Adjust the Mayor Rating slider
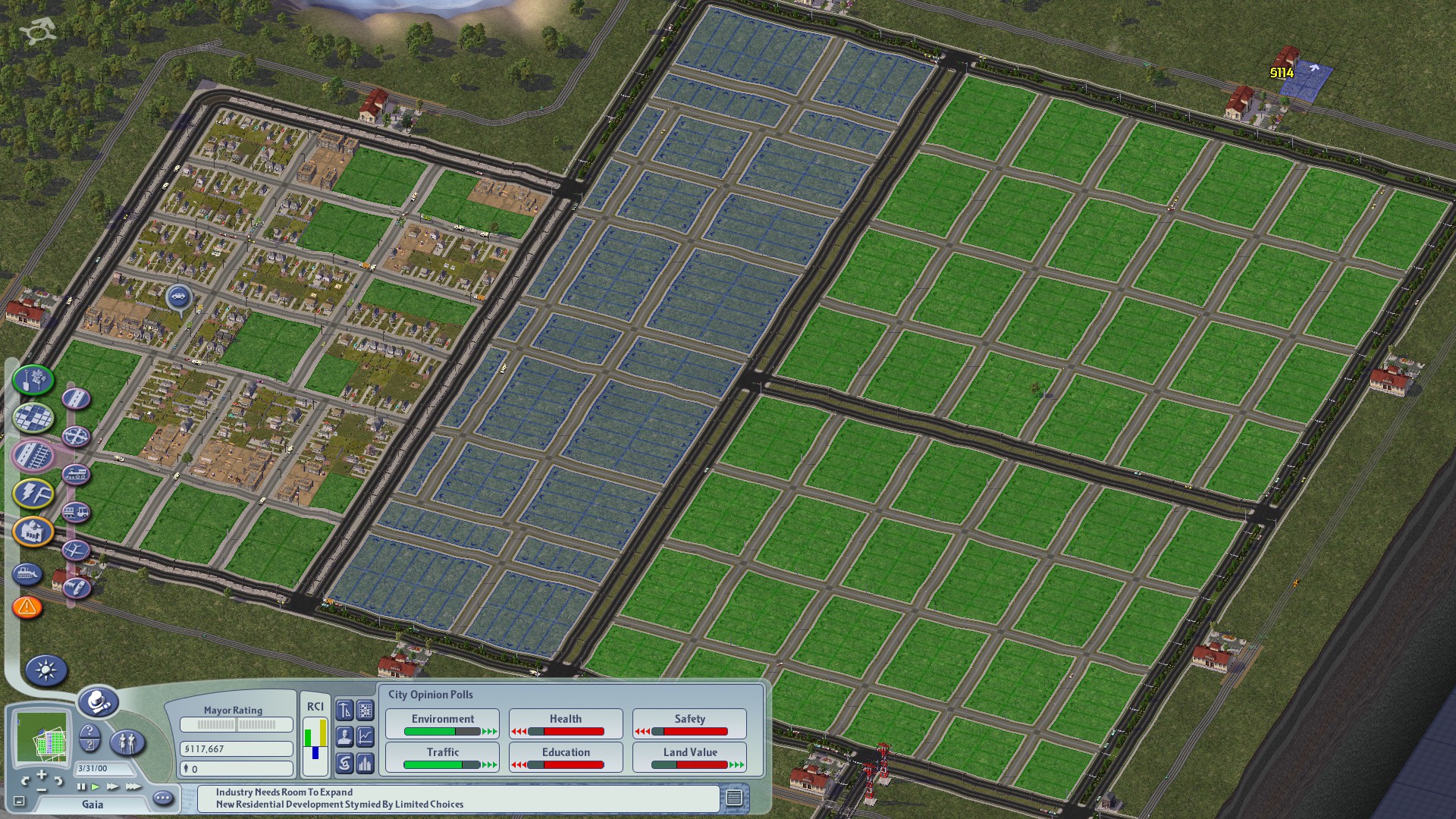Viewport: 1456px width, 819px height. coord(236,723)
